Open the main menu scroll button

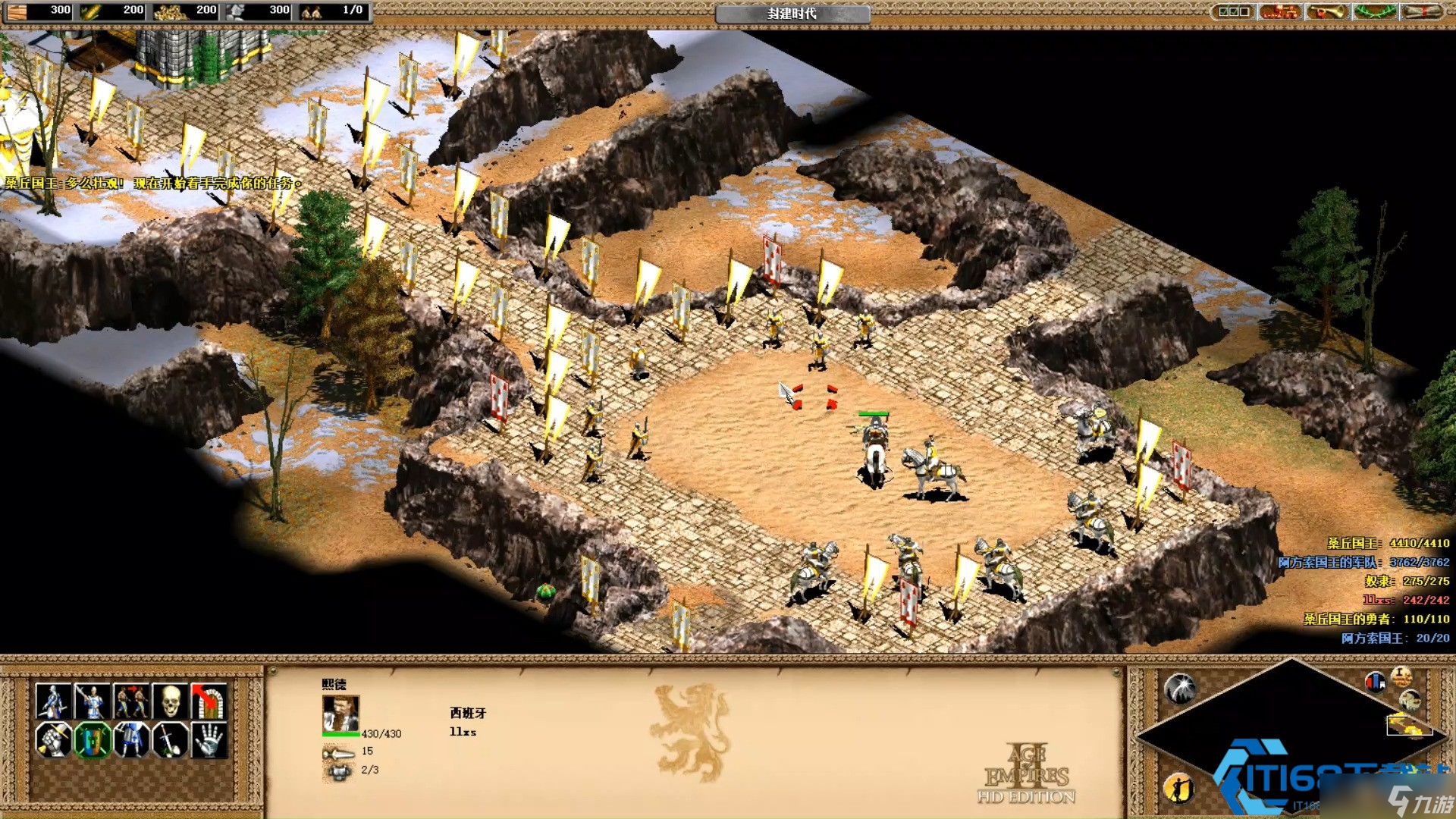click(x=1421, y=11)
